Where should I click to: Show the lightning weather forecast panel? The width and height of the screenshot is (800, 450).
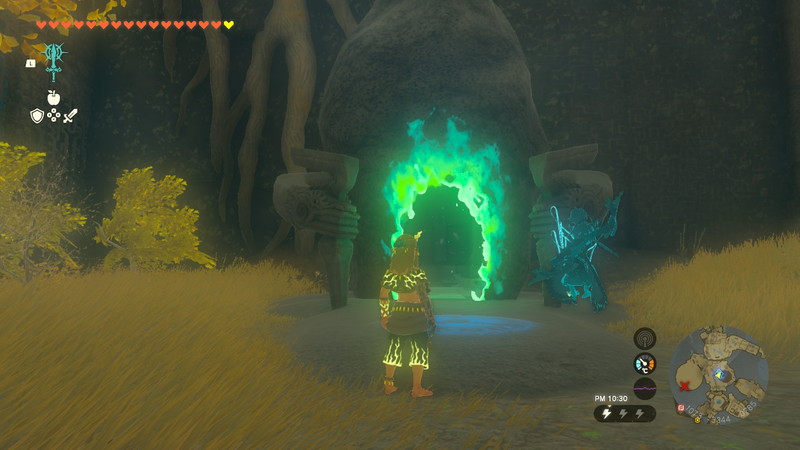626,413
